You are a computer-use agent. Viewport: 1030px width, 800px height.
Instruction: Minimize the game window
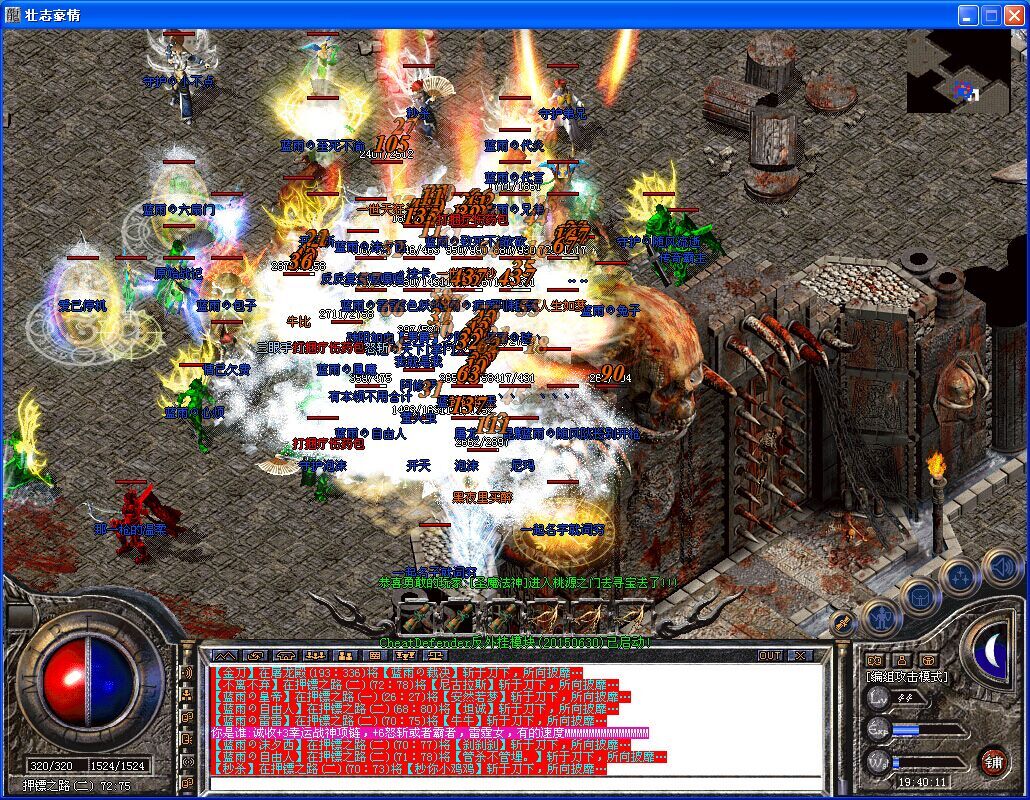[x=967, y=15]
